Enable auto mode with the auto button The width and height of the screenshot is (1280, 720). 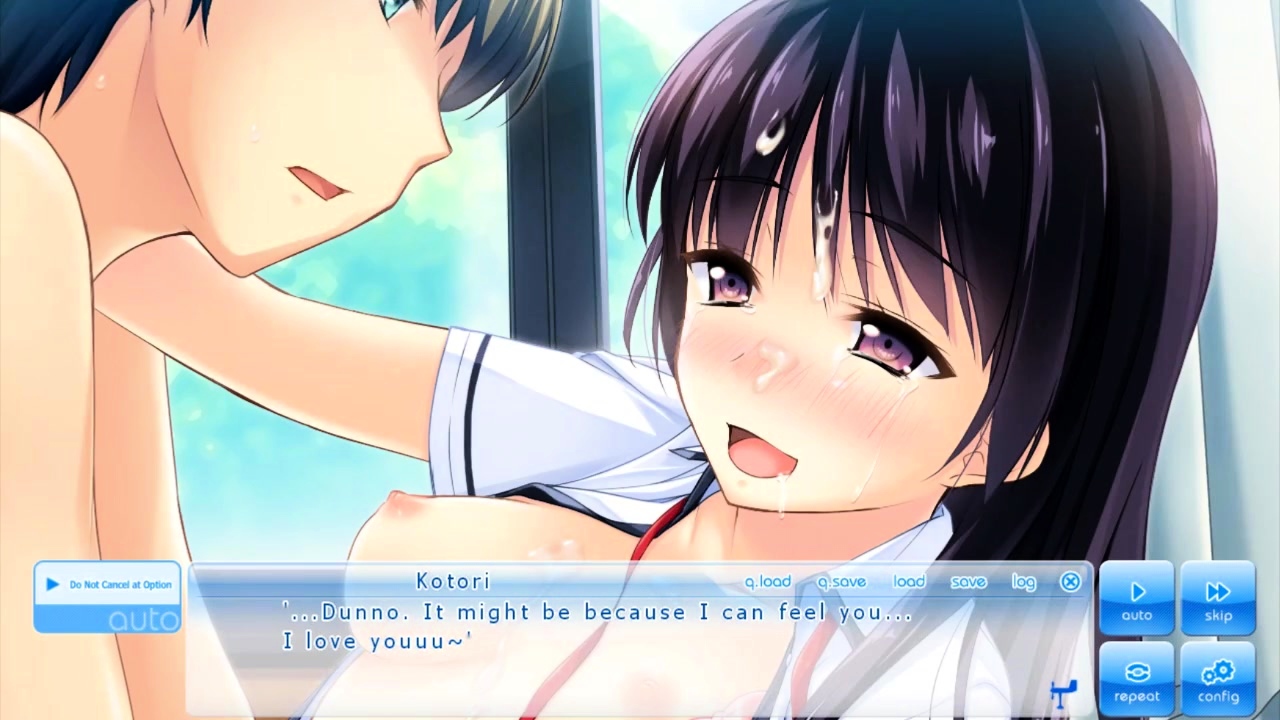tap(1136, 599)
